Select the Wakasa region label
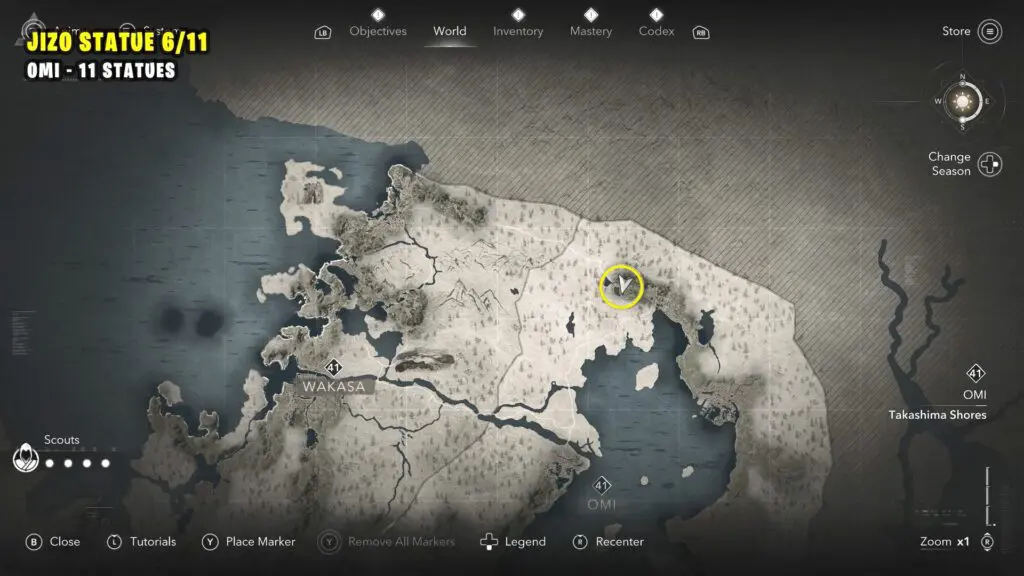This screenshot has height=576, width=1024. point(334,385)
